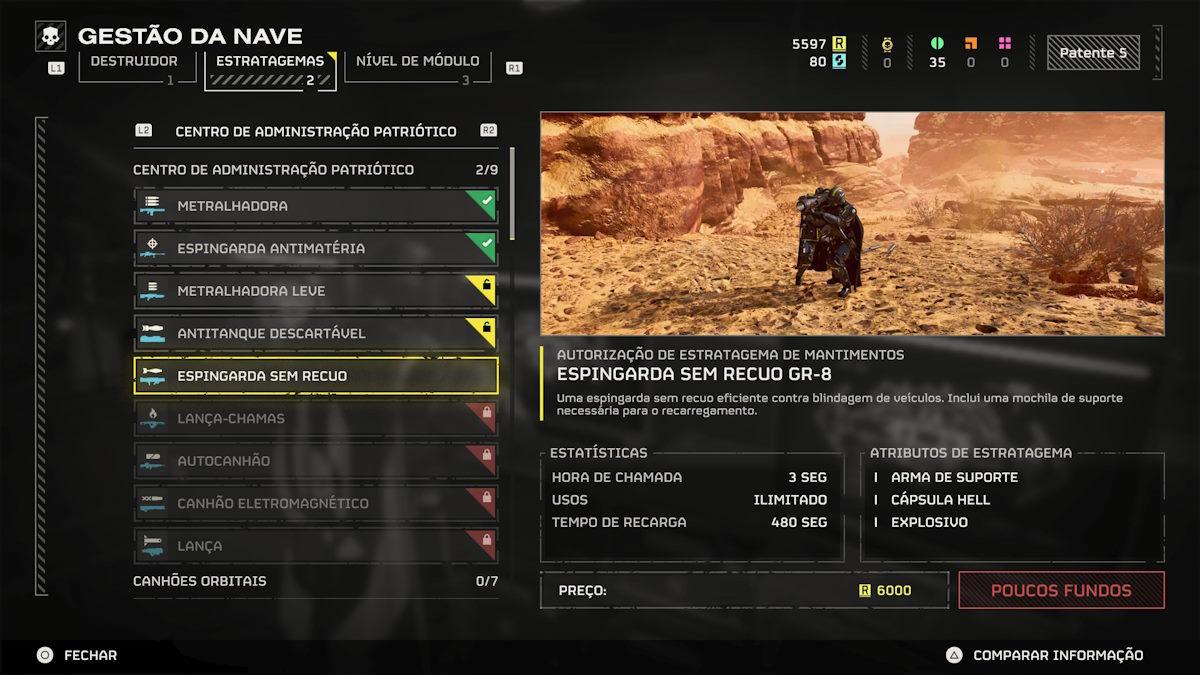
Task: Select the Metralhadora Leve entry
Action: [315, 291]
